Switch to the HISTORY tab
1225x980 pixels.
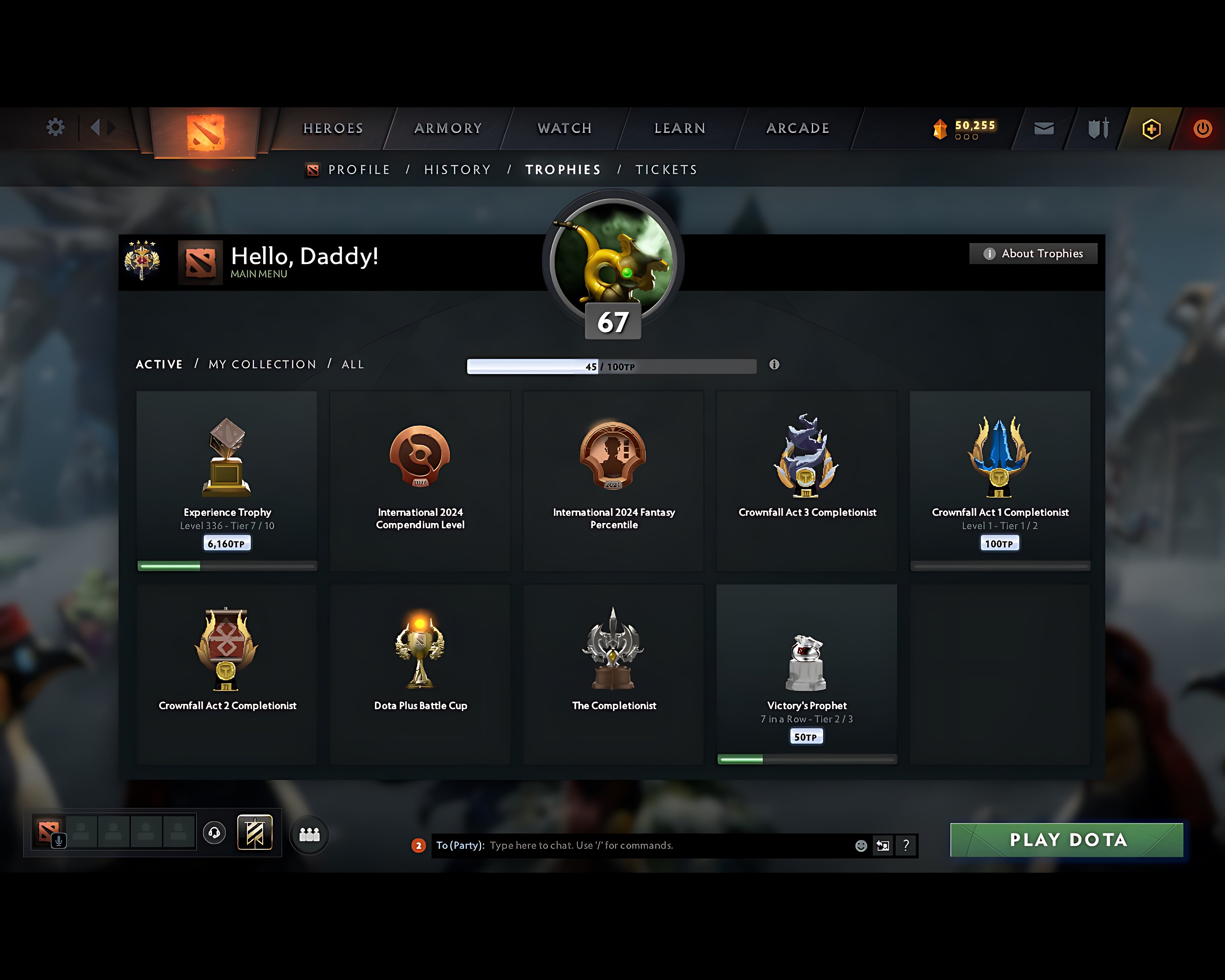point(457,169)
